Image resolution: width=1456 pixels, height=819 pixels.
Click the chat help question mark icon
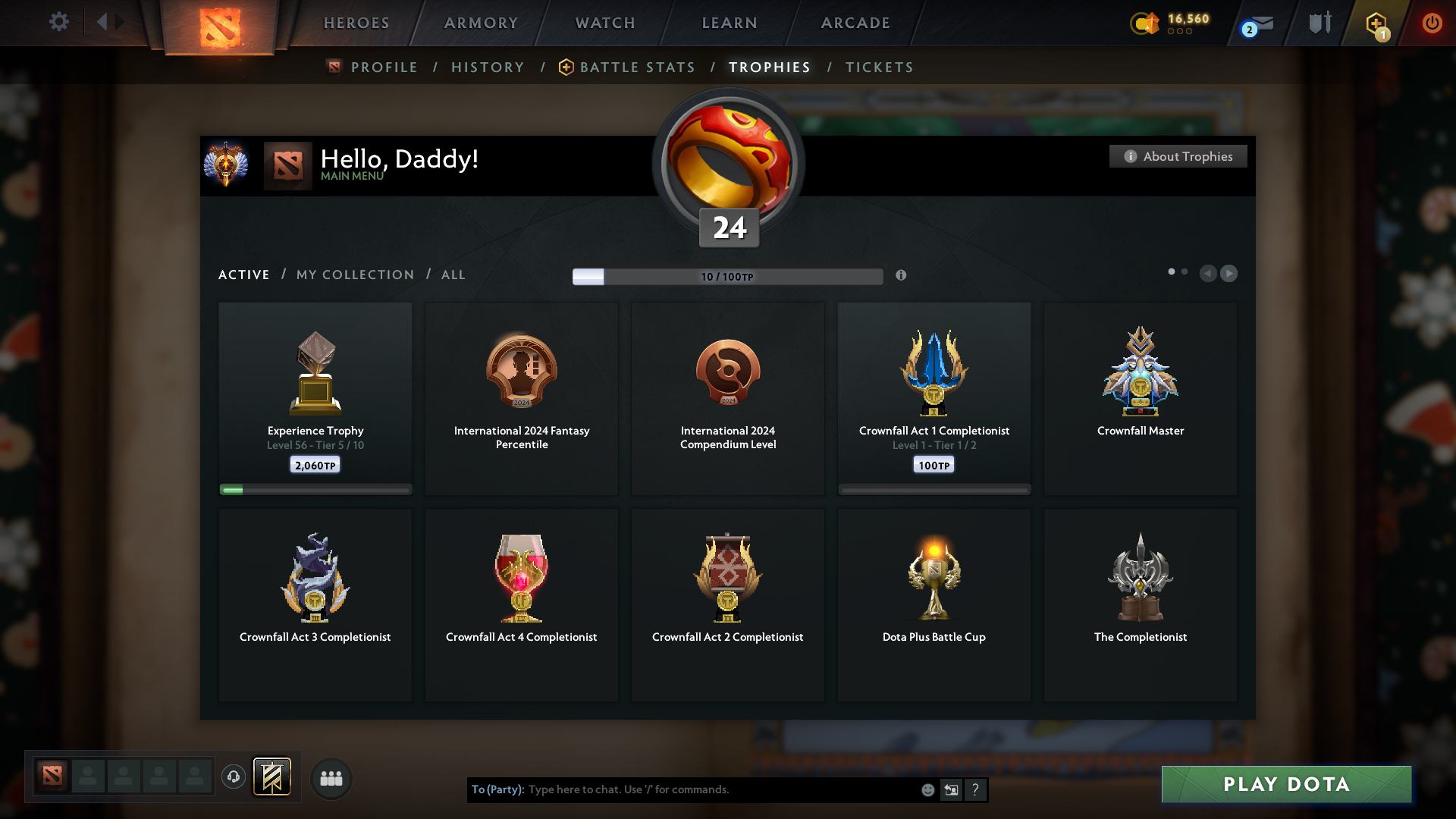pos(976,789)
